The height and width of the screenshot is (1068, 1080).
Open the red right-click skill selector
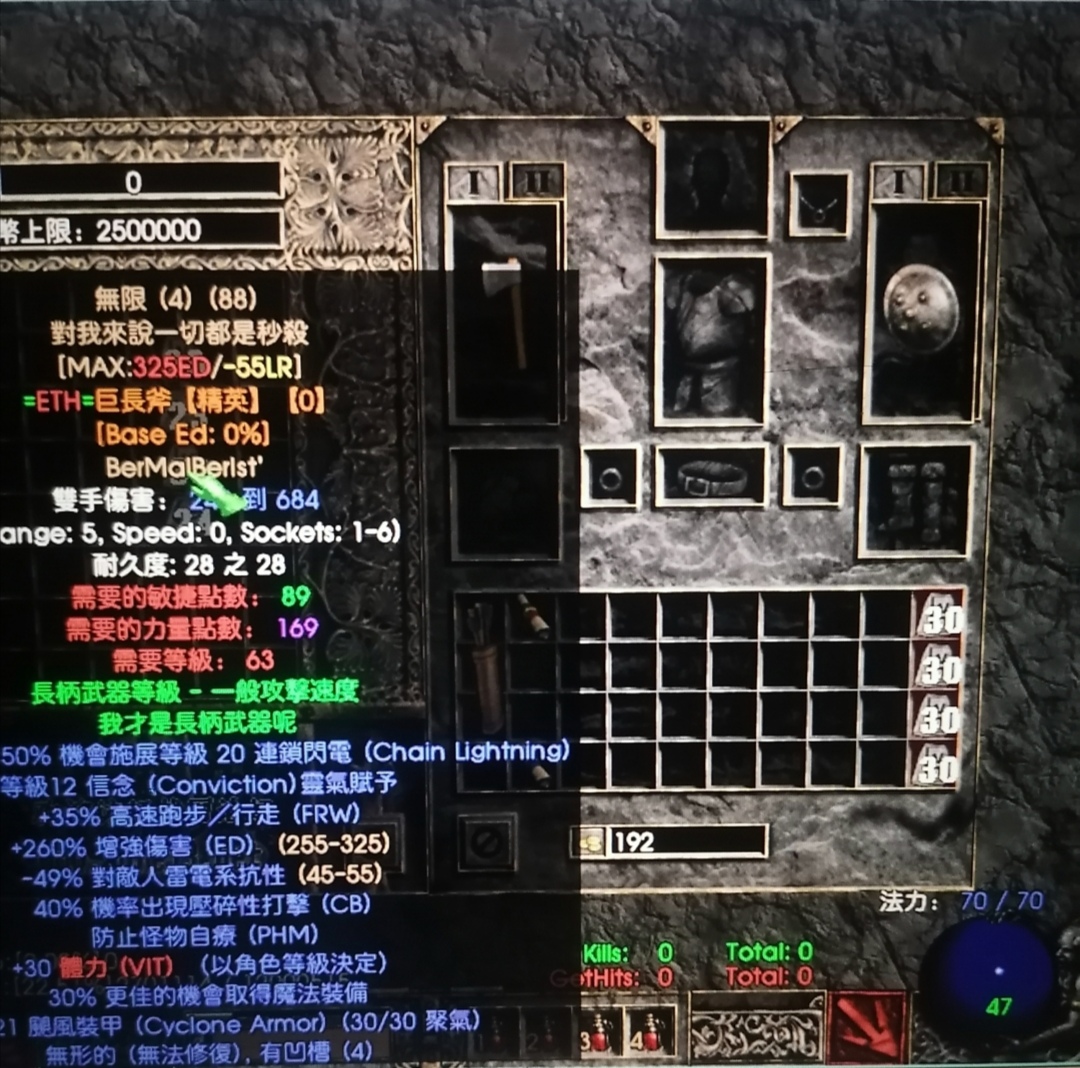point(867,1026)
